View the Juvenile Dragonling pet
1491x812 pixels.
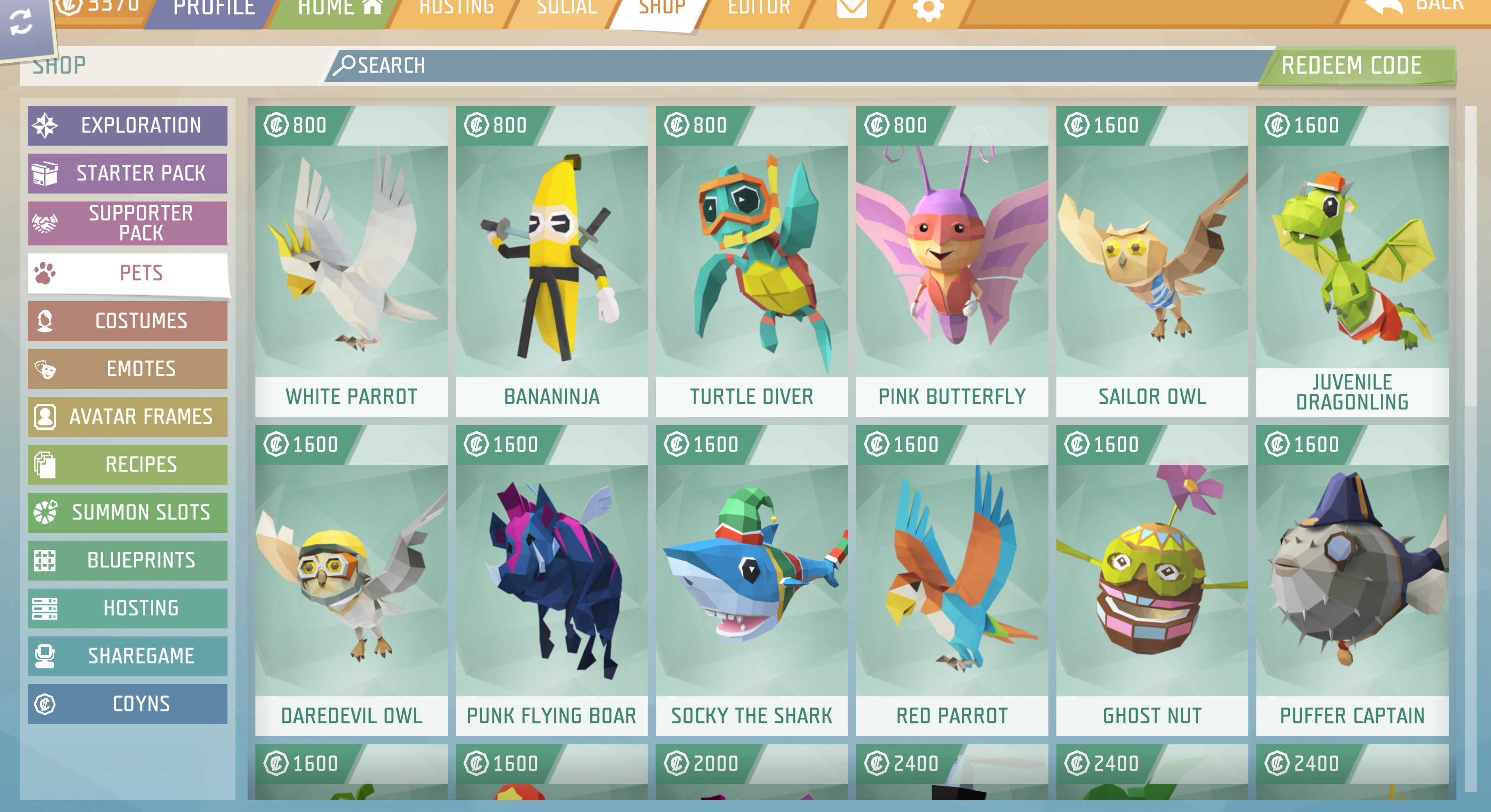pos(1352,261)
